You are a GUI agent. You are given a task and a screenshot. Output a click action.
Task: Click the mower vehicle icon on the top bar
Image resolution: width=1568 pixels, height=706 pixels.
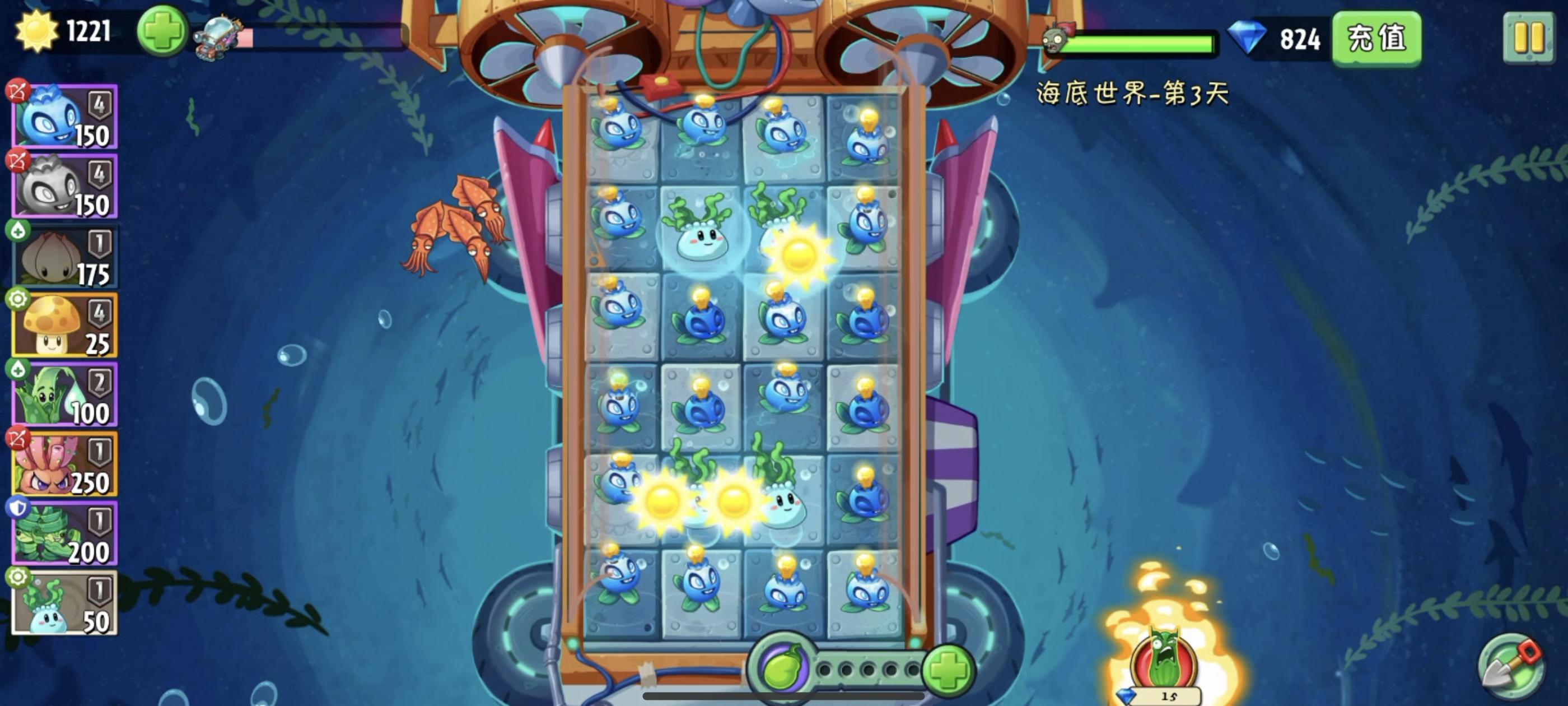[216, 36]
